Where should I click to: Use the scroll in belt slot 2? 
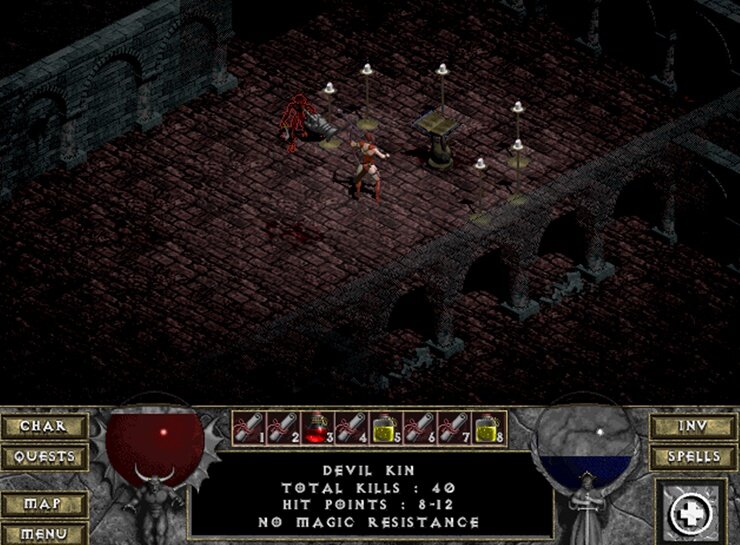pos(282,426)
